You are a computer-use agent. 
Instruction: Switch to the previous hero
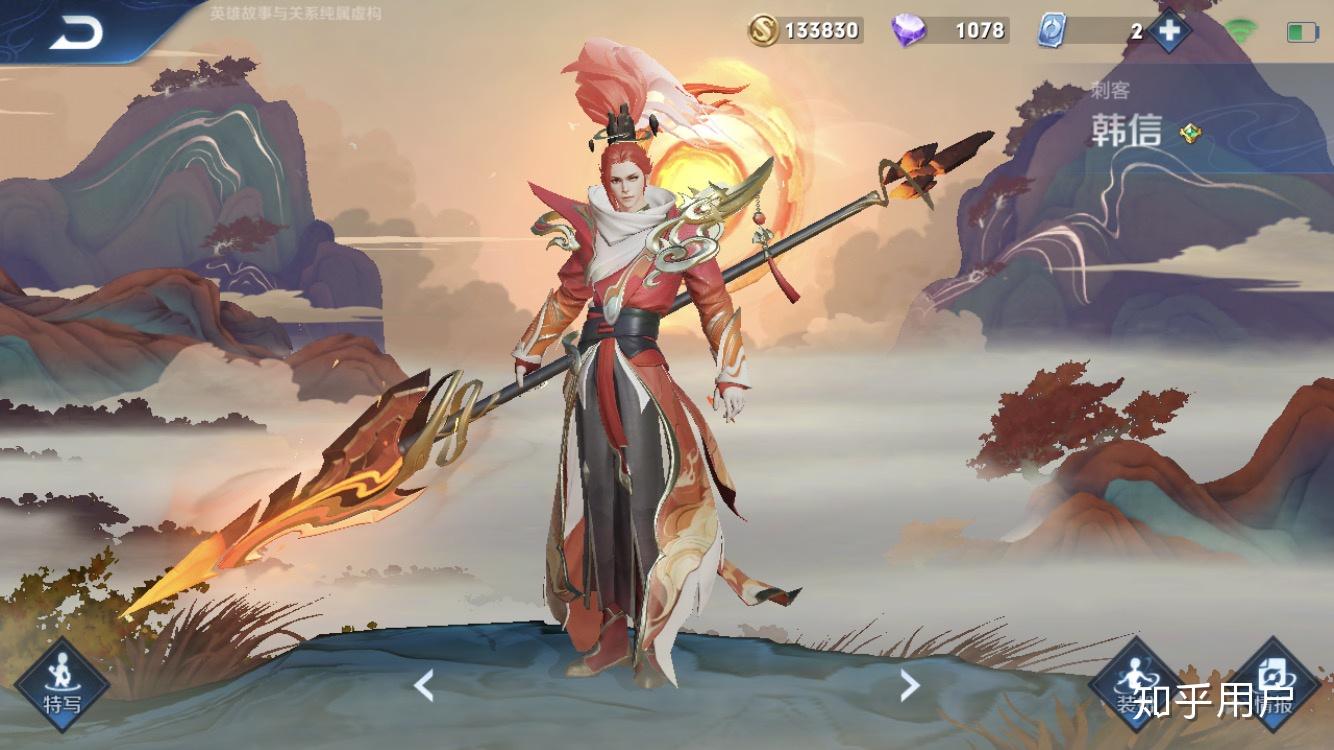pos(424,685)
